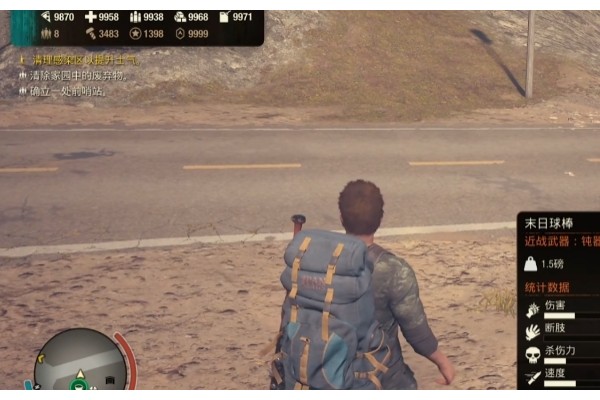Select the objective 清理感染区以提升士气
The image size is (600, 400).
coord(84,60)
